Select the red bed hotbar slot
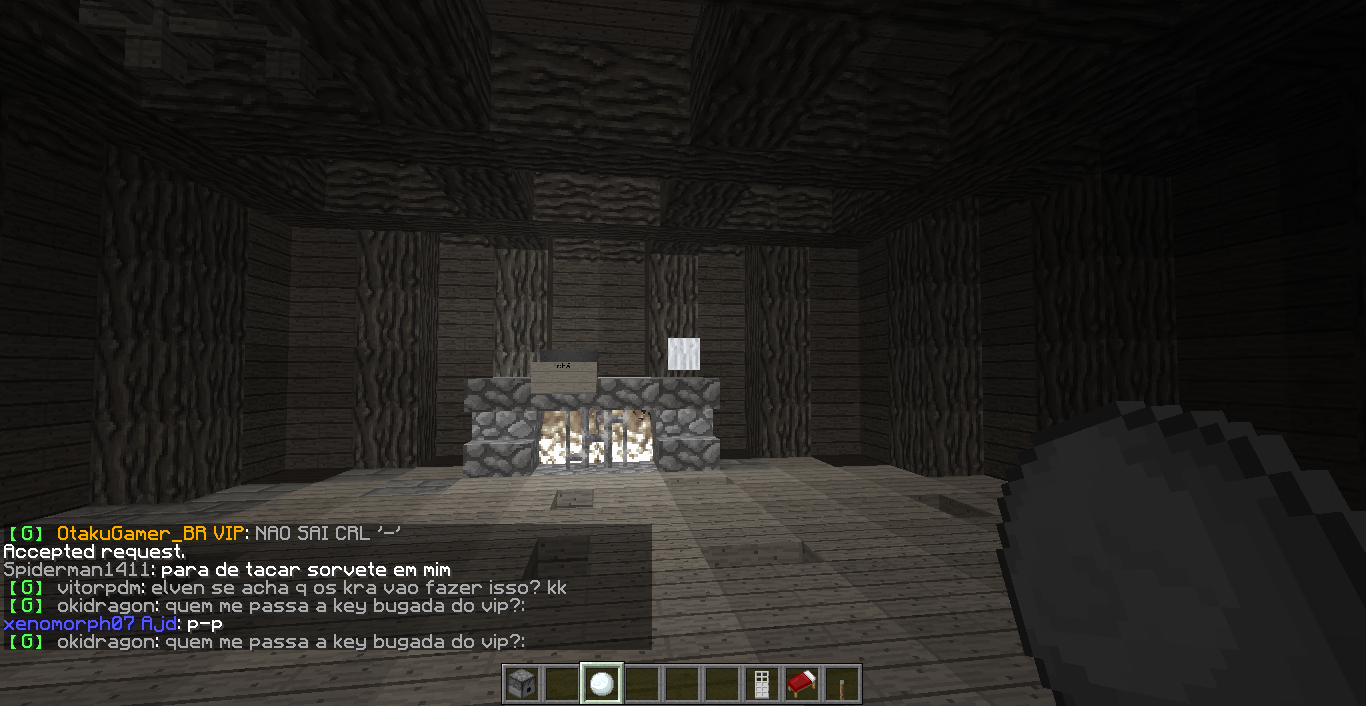This screenshot has width=1366, height=706. [802, 684]
